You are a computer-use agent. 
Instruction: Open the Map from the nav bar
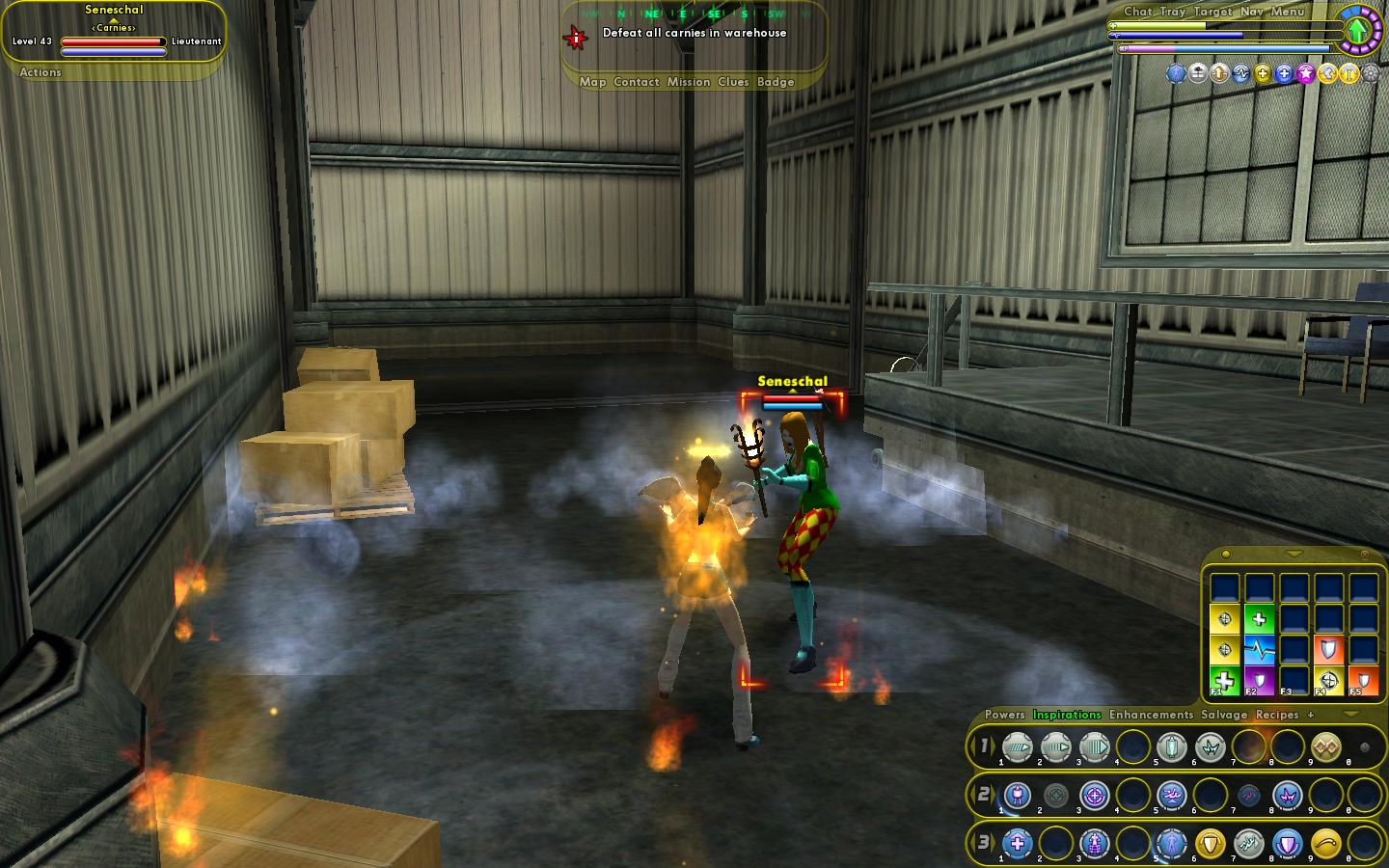point(592,82)
